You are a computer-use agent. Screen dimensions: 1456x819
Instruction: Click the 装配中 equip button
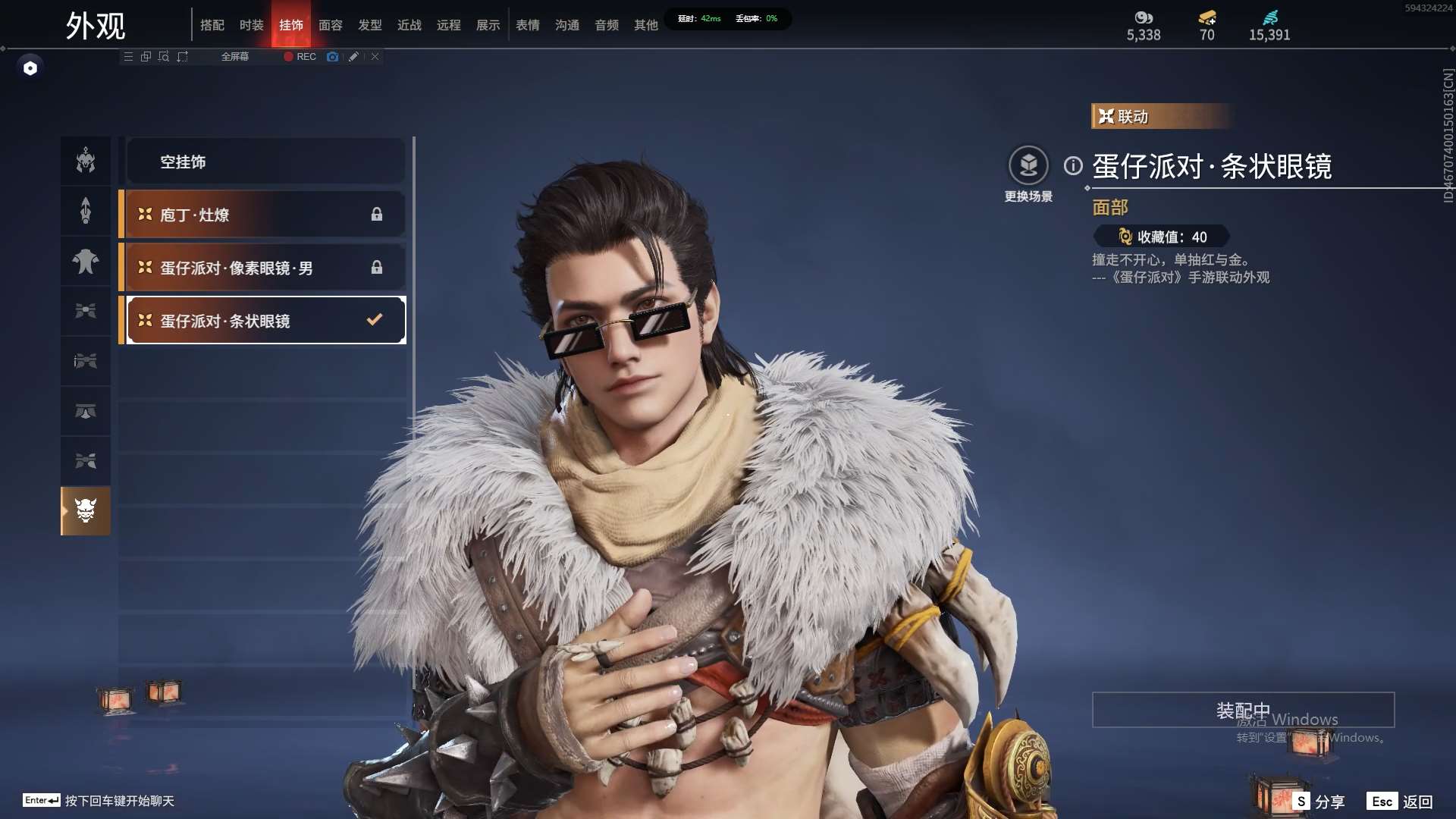tap(1243, 710)
